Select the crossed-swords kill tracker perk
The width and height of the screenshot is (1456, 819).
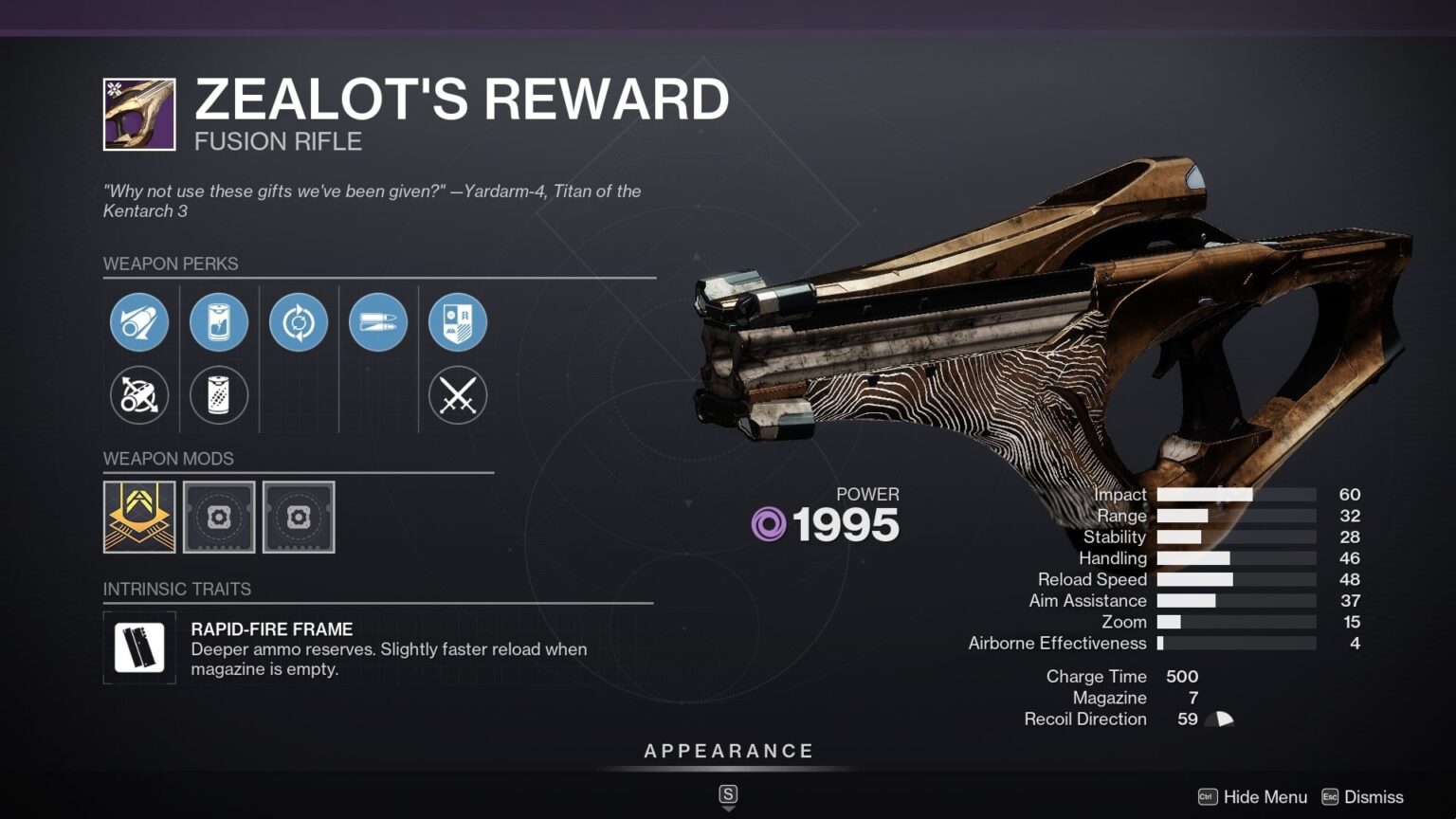[458, 395]
